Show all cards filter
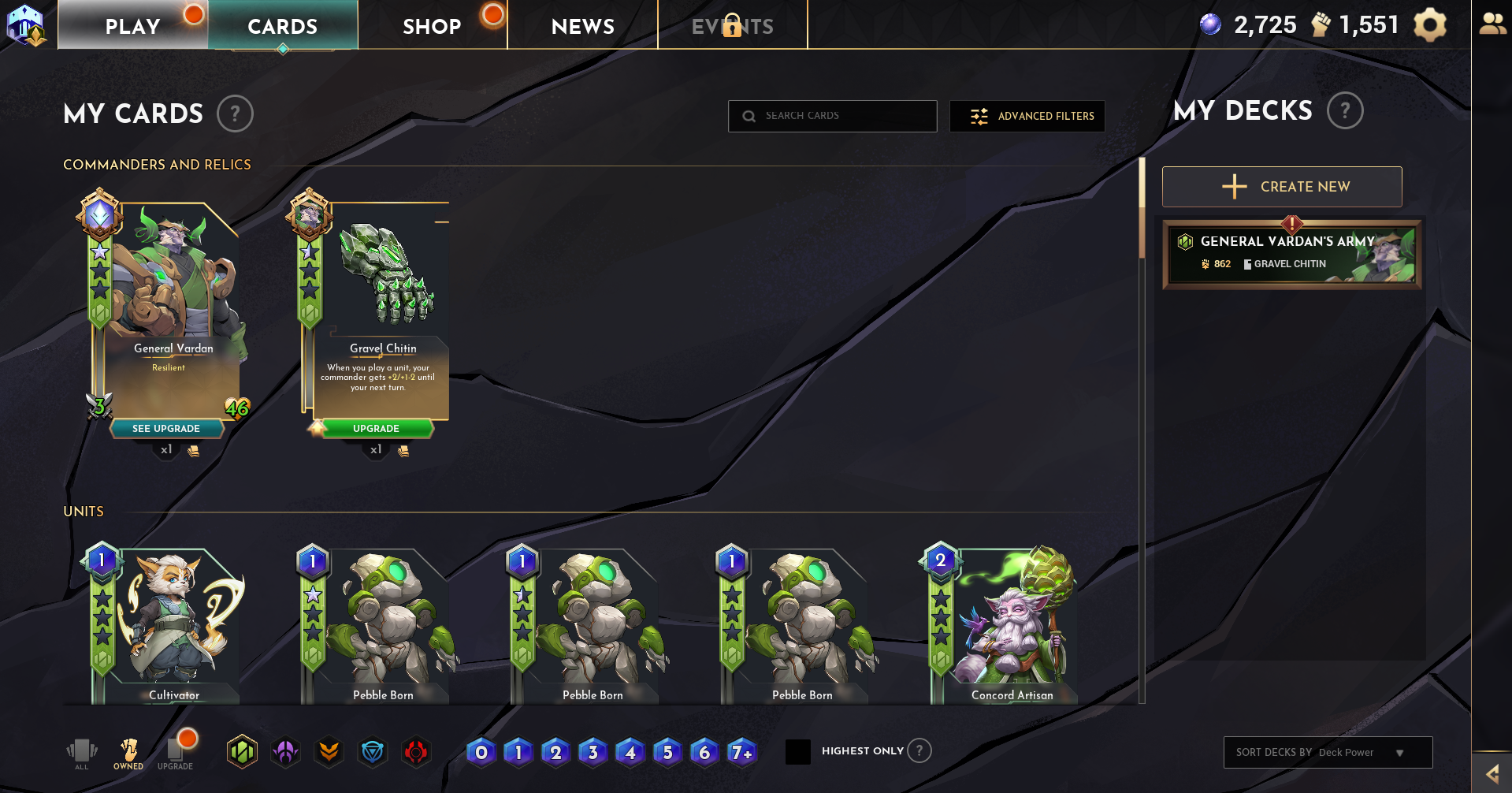The width and height of the screenshot is (1512, 793). (x=82, y=753)
